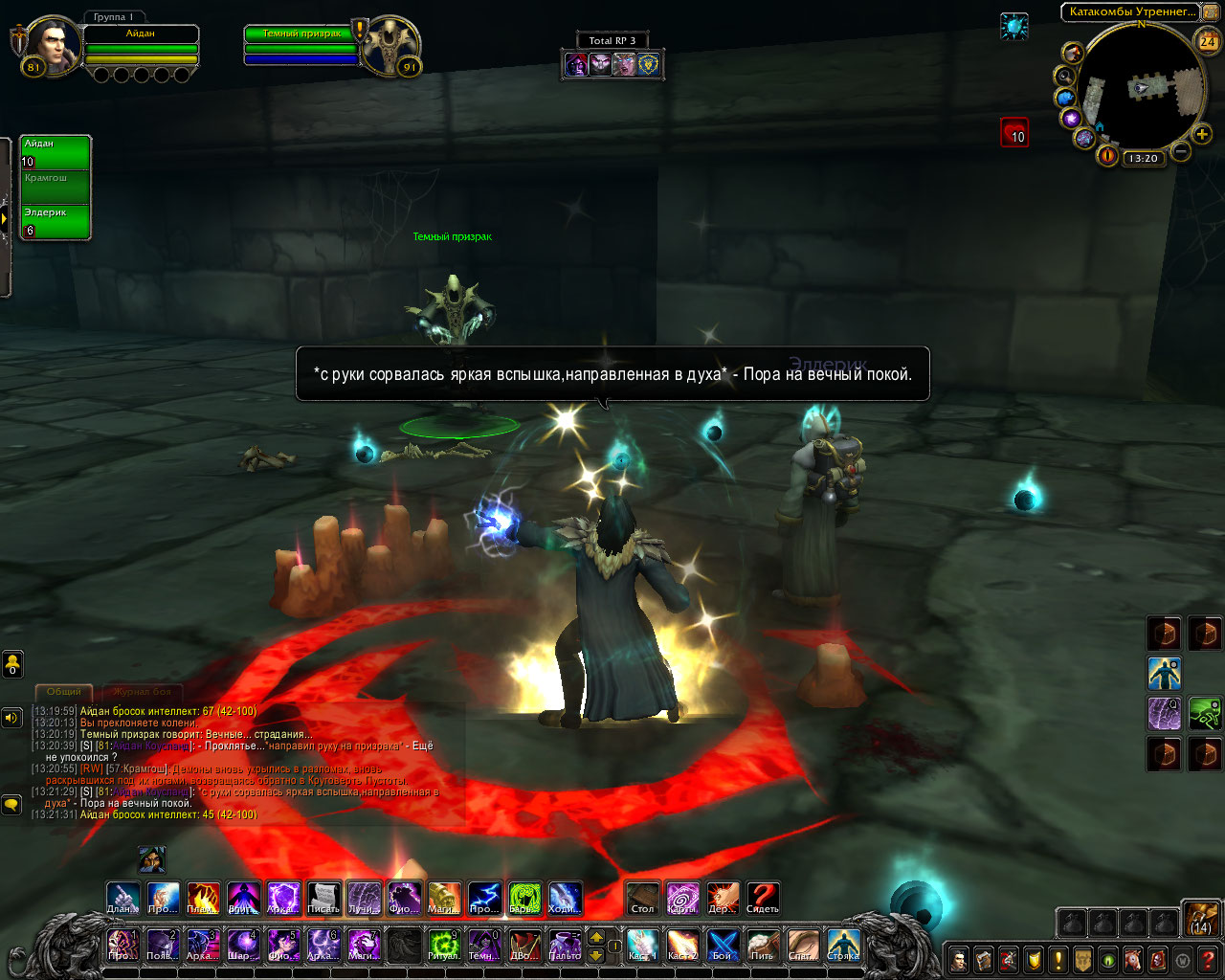Viewport: 1225px width, 980px height.
Task: Open the calendar button showing 24
Action: point(1208,41)
